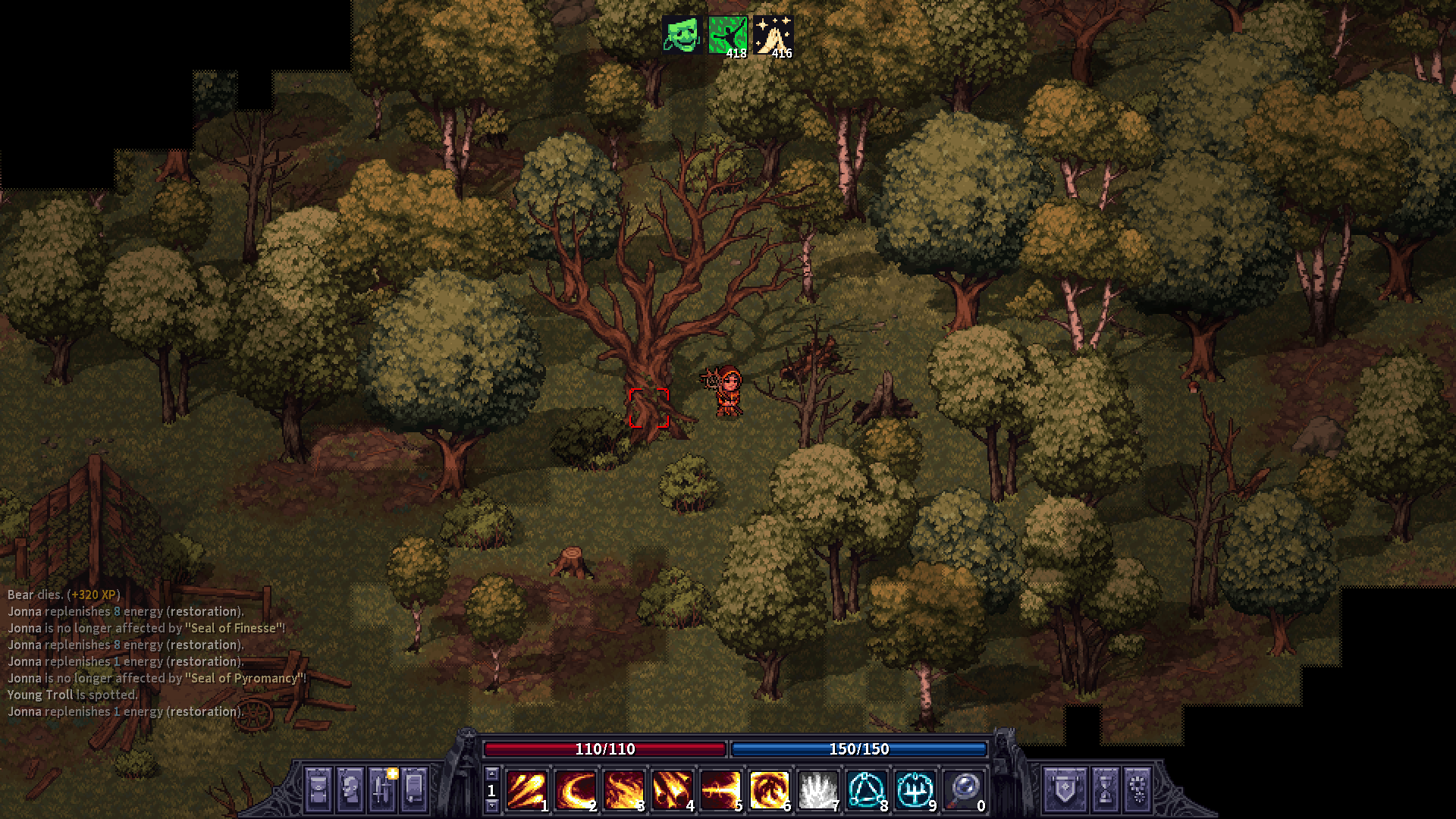Open the gear settings menu button
This screenshot has width=1456, height=819.
point(1138,789)
